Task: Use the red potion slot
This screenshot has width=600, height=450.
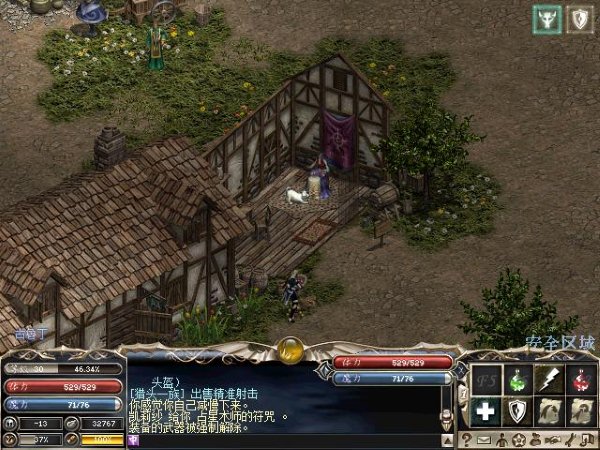Action: (x=580, y=380)
